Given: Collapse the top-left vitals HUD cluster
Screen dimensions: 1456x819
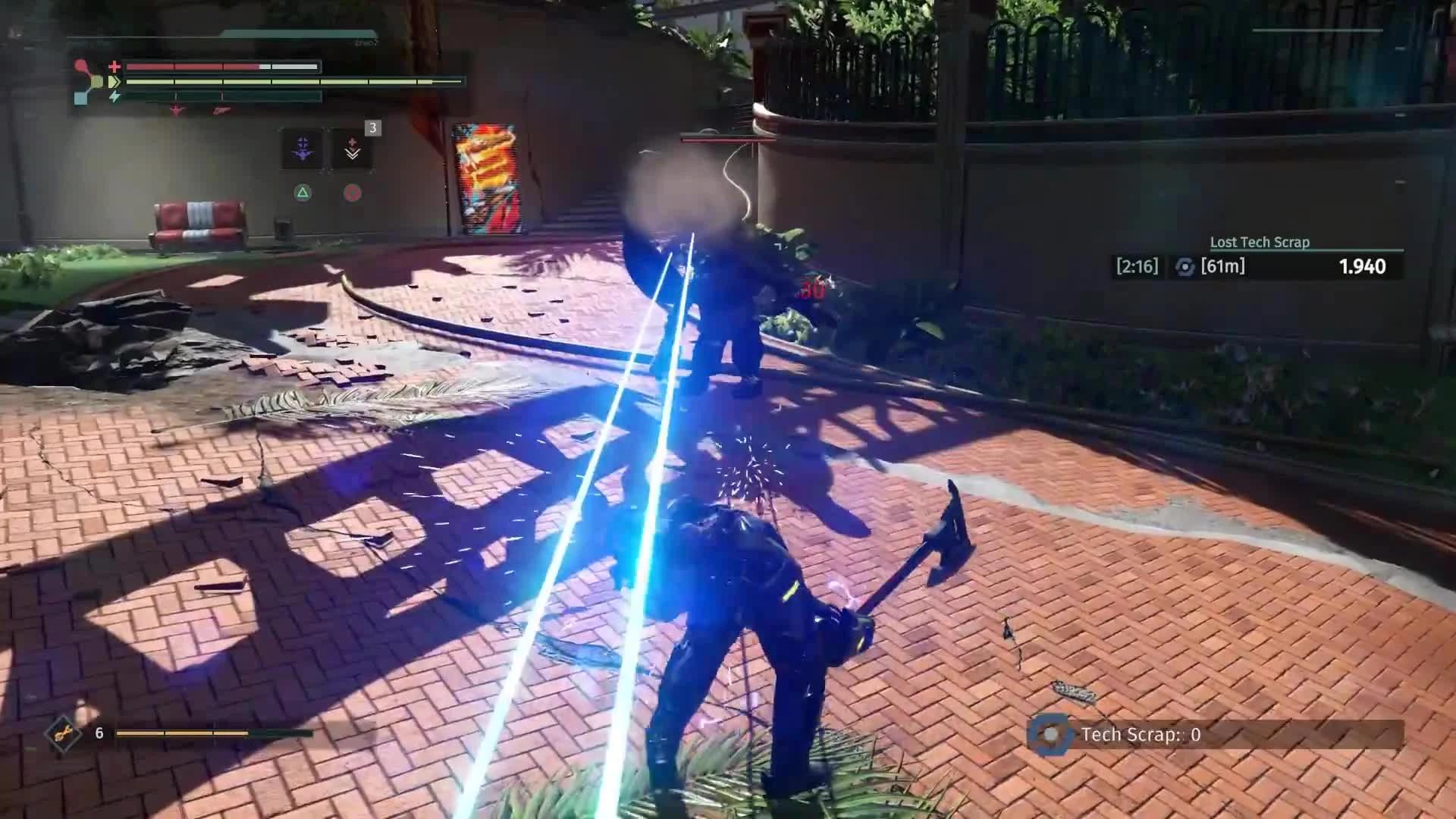Looking at the screenshot, I should pos(265,80).
